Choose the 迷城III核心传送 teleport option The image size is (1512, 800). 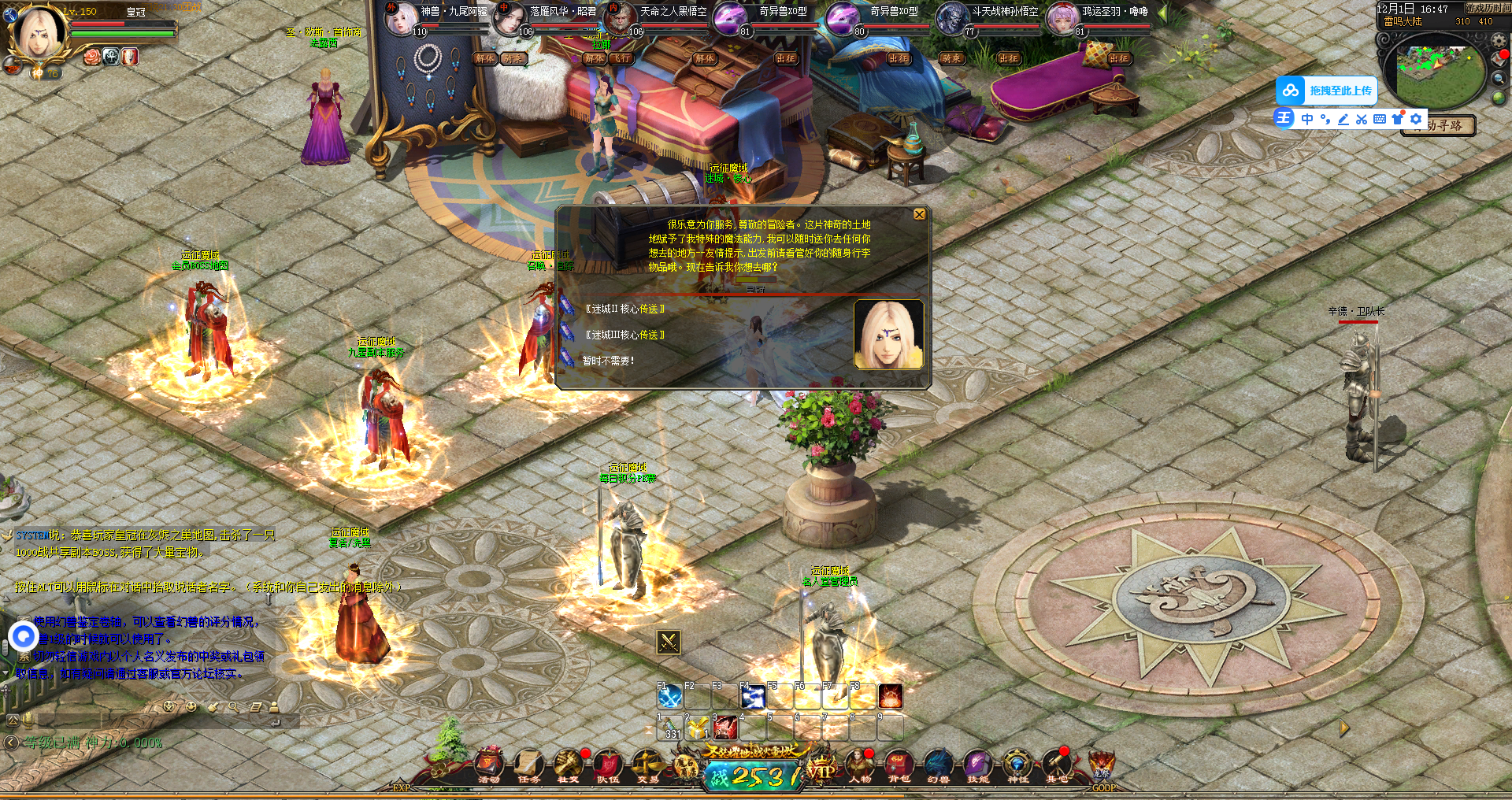pyautogui.click(x=624, y=335)
